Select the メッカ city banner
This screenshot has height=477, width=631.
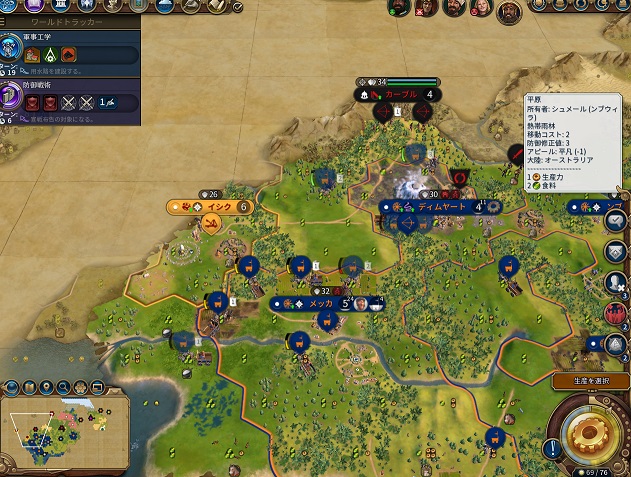pos(320,303)
